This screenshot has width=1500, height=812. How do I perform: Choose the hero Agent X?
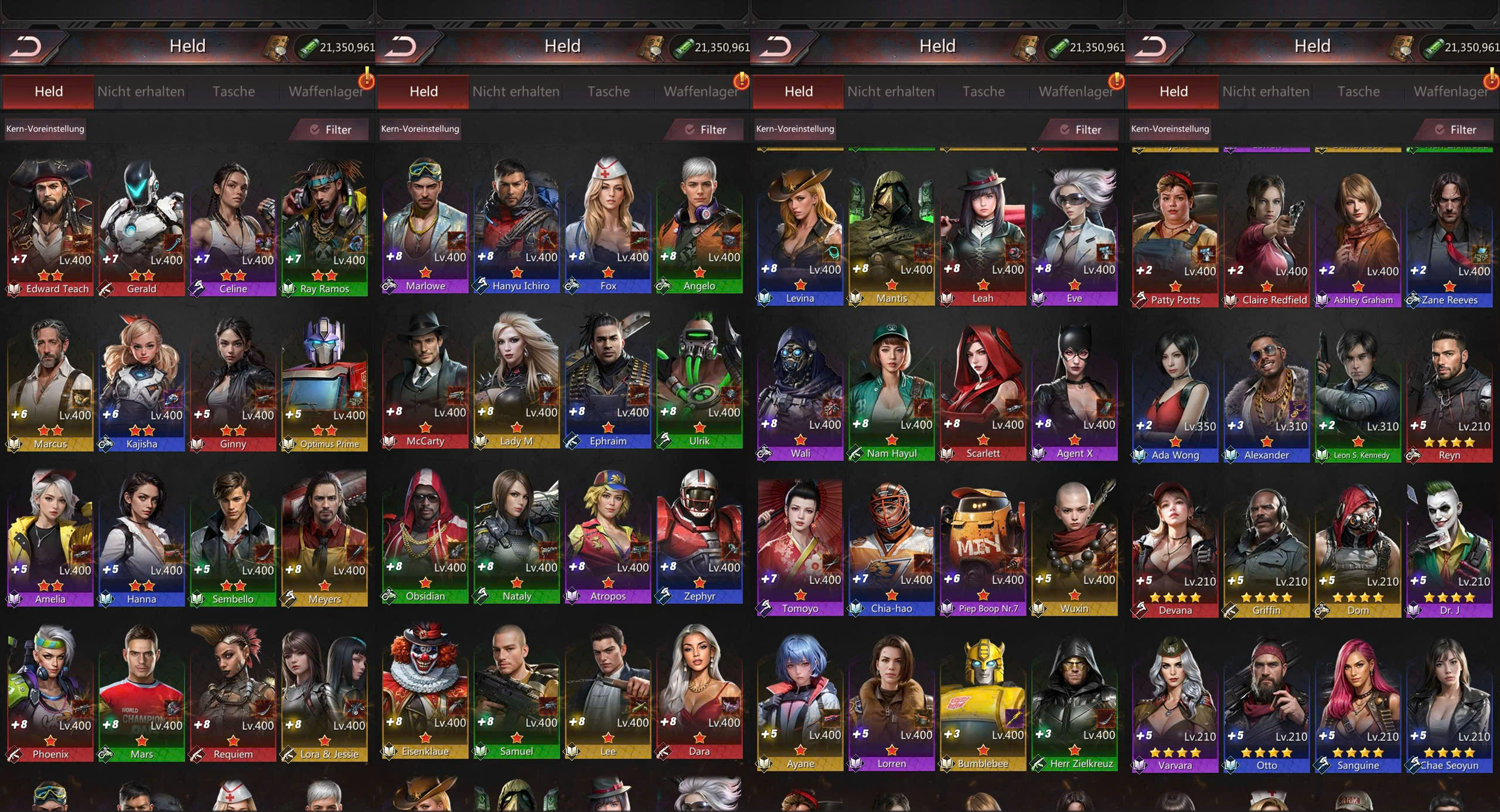coord(1074,393)
